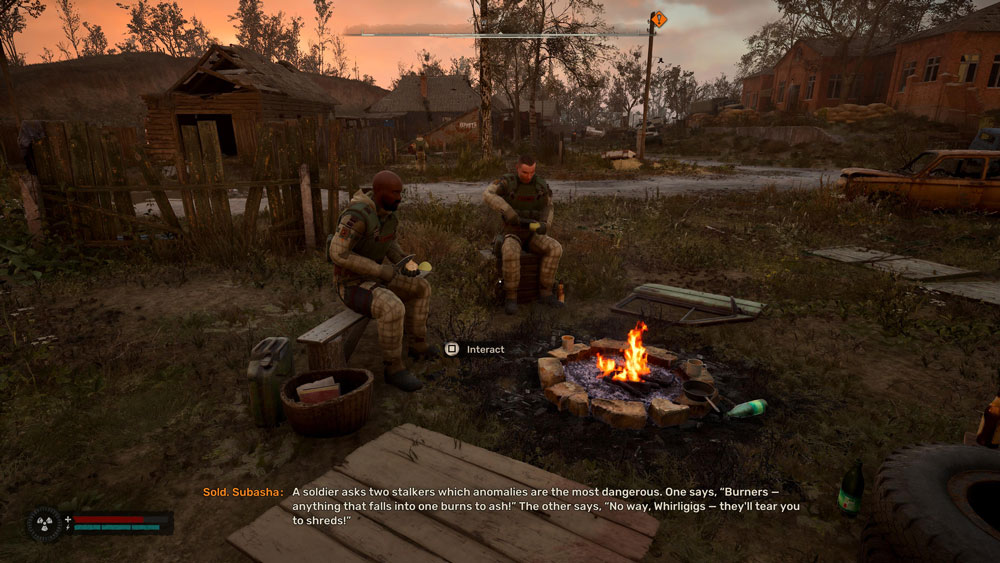Click the radiation symbol icon
1000x563 pixels.
coord(44,524)
